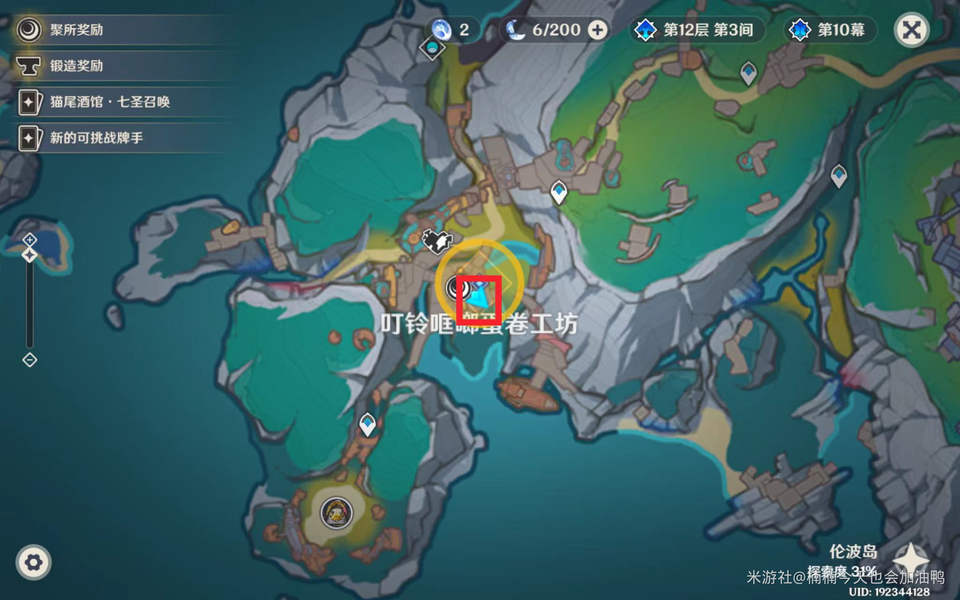Viewport: 960px width, 600px height.
Task: Click the zoom slider's minus button
Action: tap(30, 359)
